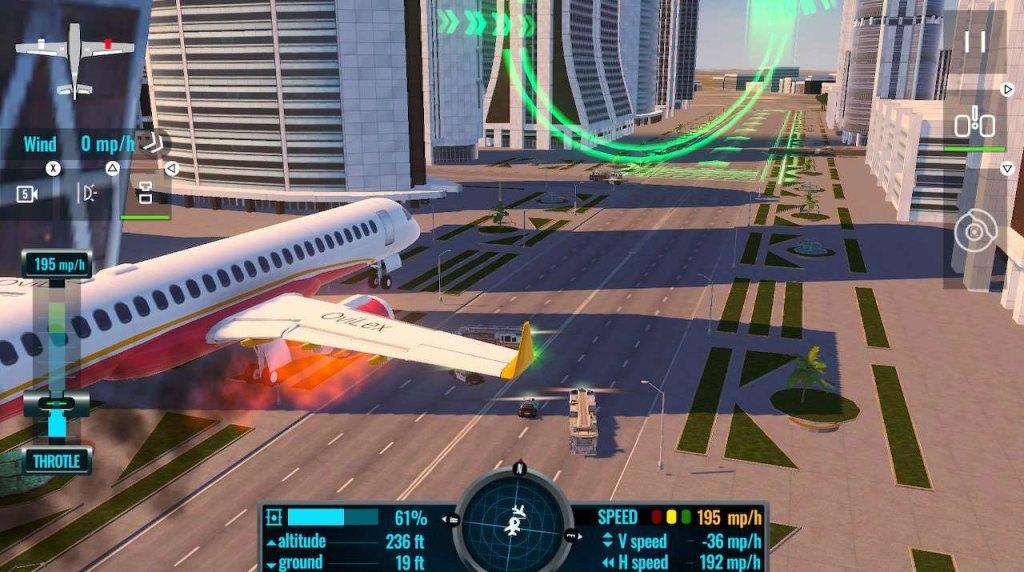Image resolution: width=1024 pixels, height=572 pixels.
Task: Zoom out the radar with minus button
Action: (454, 519)
